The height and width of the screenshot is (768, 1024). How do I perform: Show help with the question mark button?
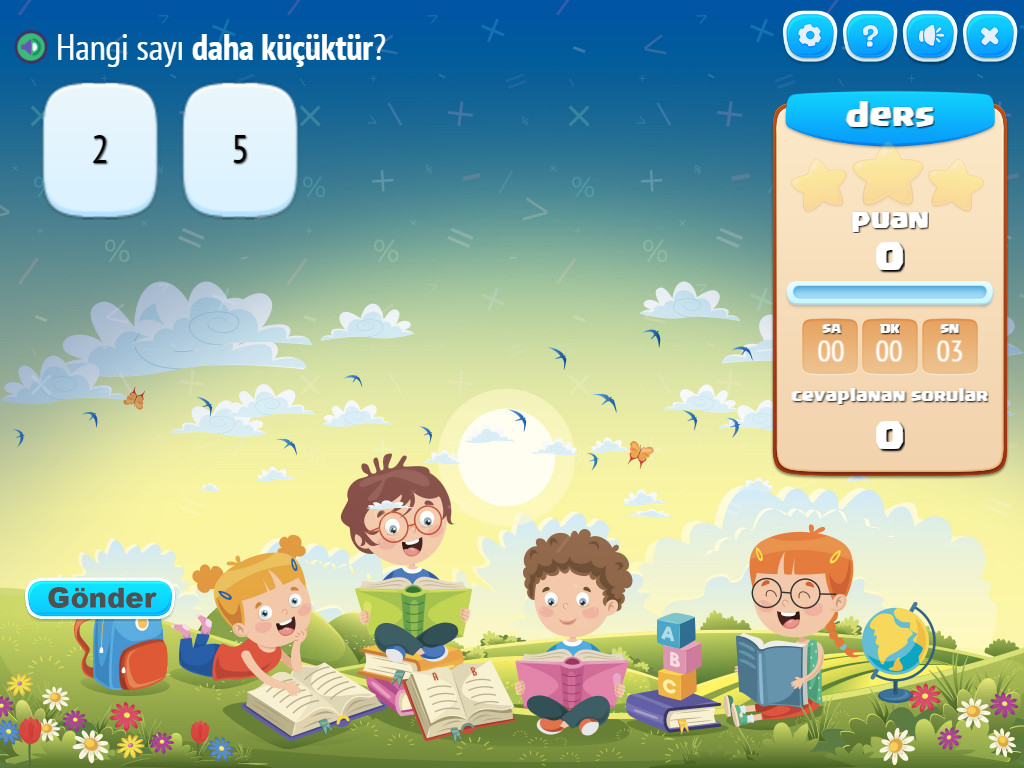(870, 37)
